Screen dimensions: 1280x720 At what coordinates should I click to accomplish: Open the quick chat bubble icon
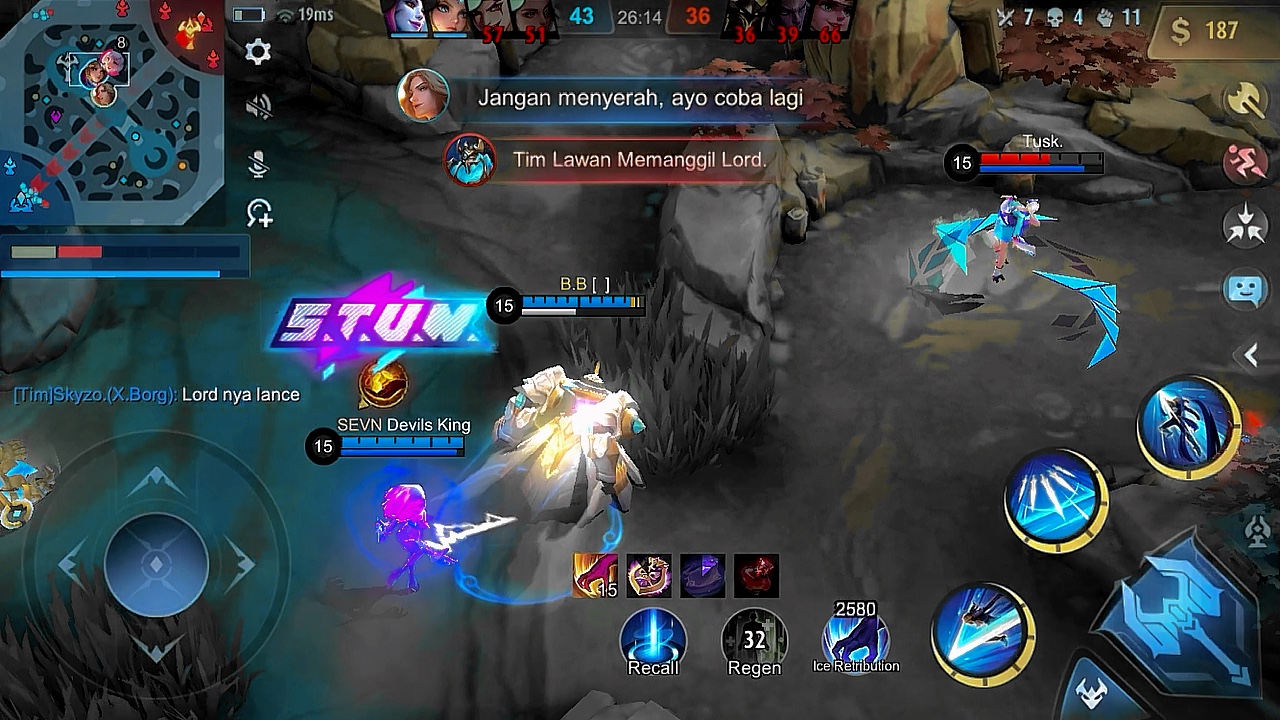click(1245, 290)
